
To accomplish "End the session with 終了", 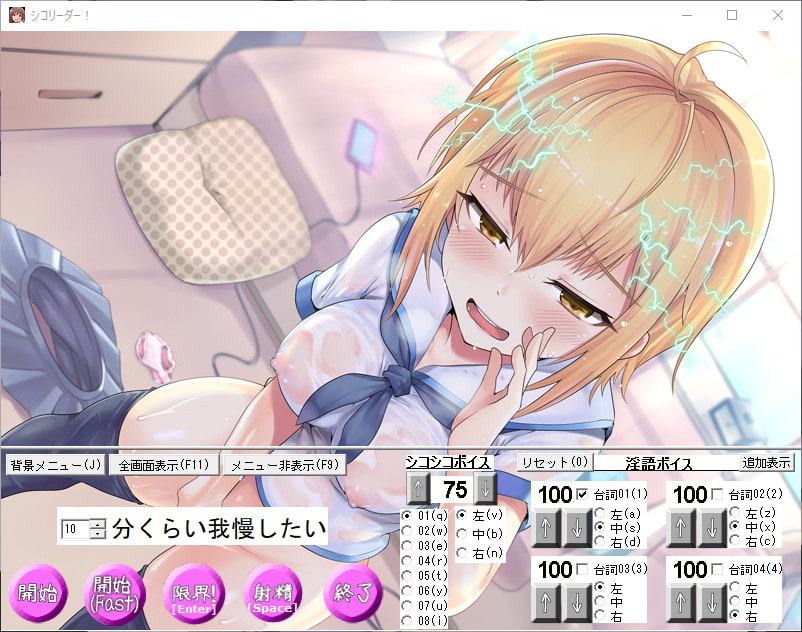I will [x=351, y=592].
